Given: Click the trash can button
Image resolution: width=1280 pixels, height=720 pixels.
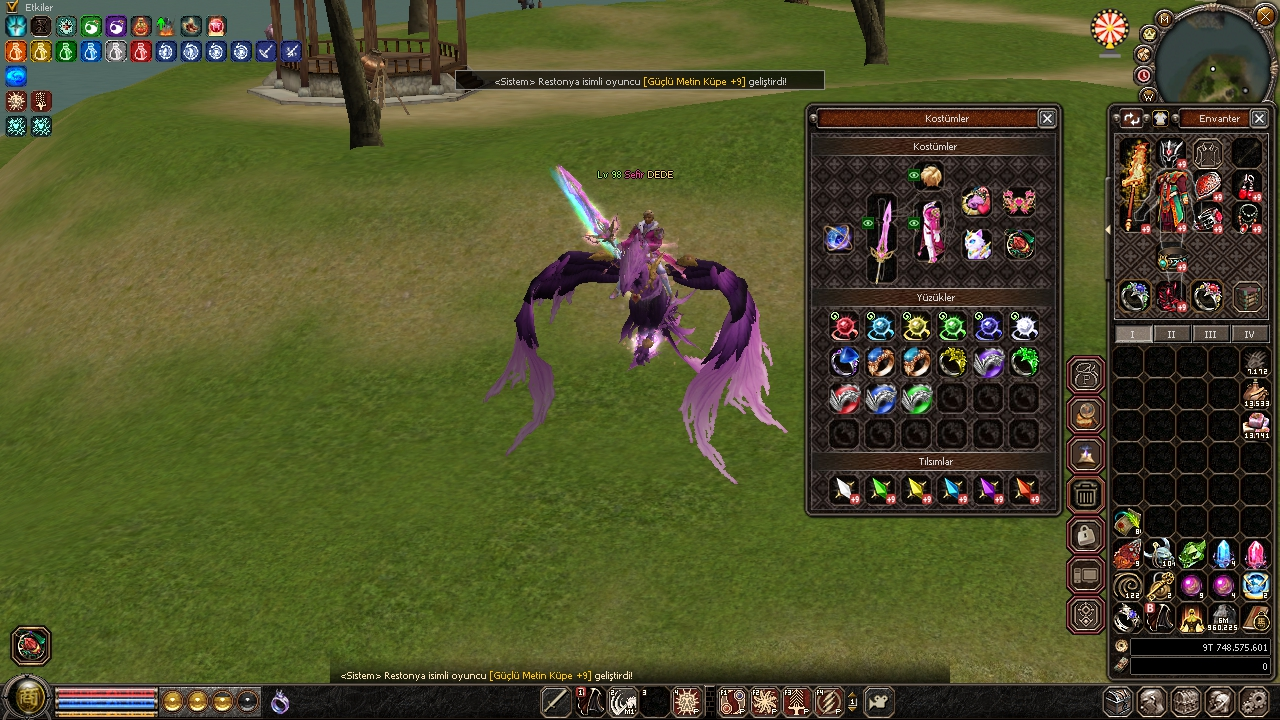Looking at the screenshot, I should 1086,494.
